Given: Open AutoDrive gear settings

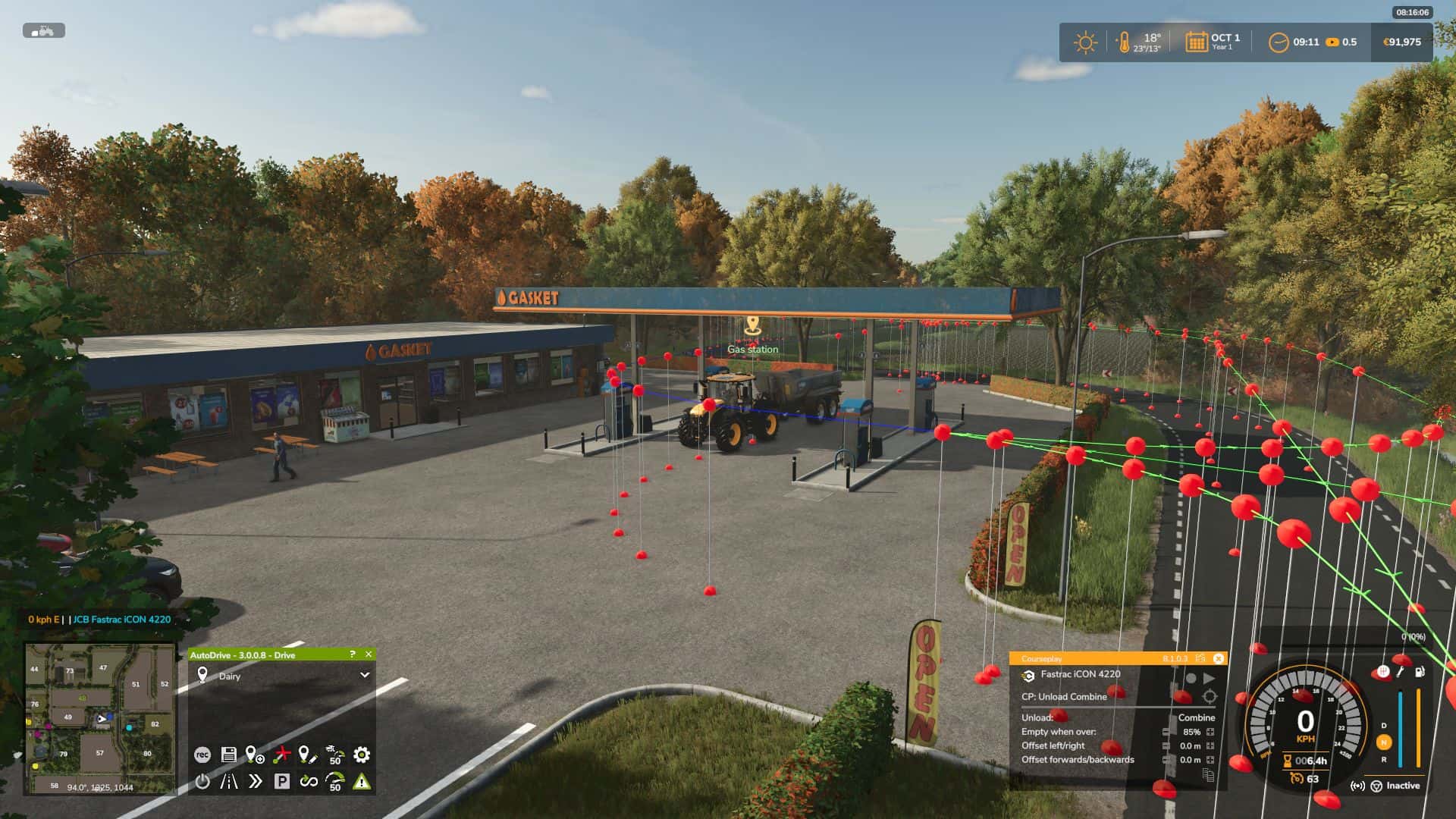Looking at the screenshot, I should (x=362, y=755).
